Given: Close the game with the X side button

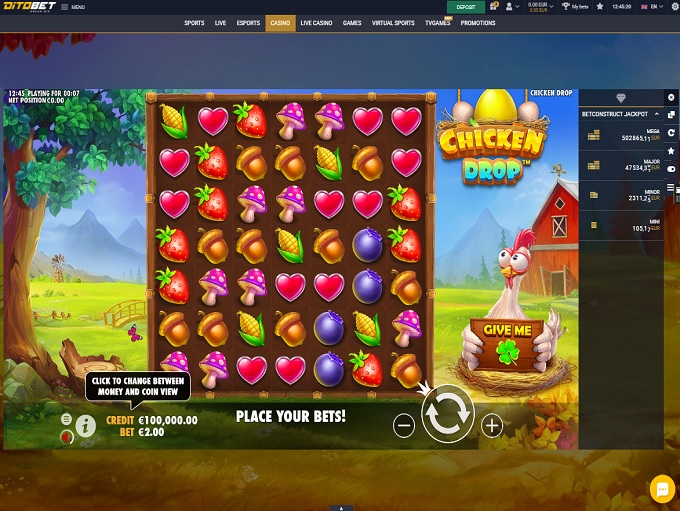Looking at the screenshot, I should point(671,96).
